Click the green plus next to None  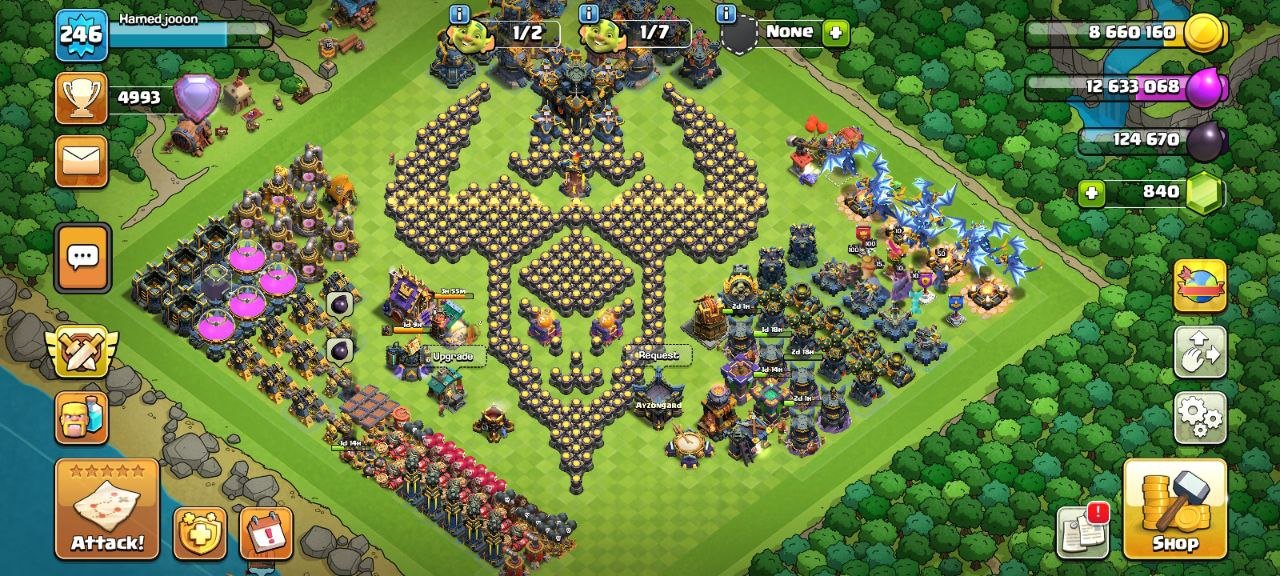[x=835, y=33]
